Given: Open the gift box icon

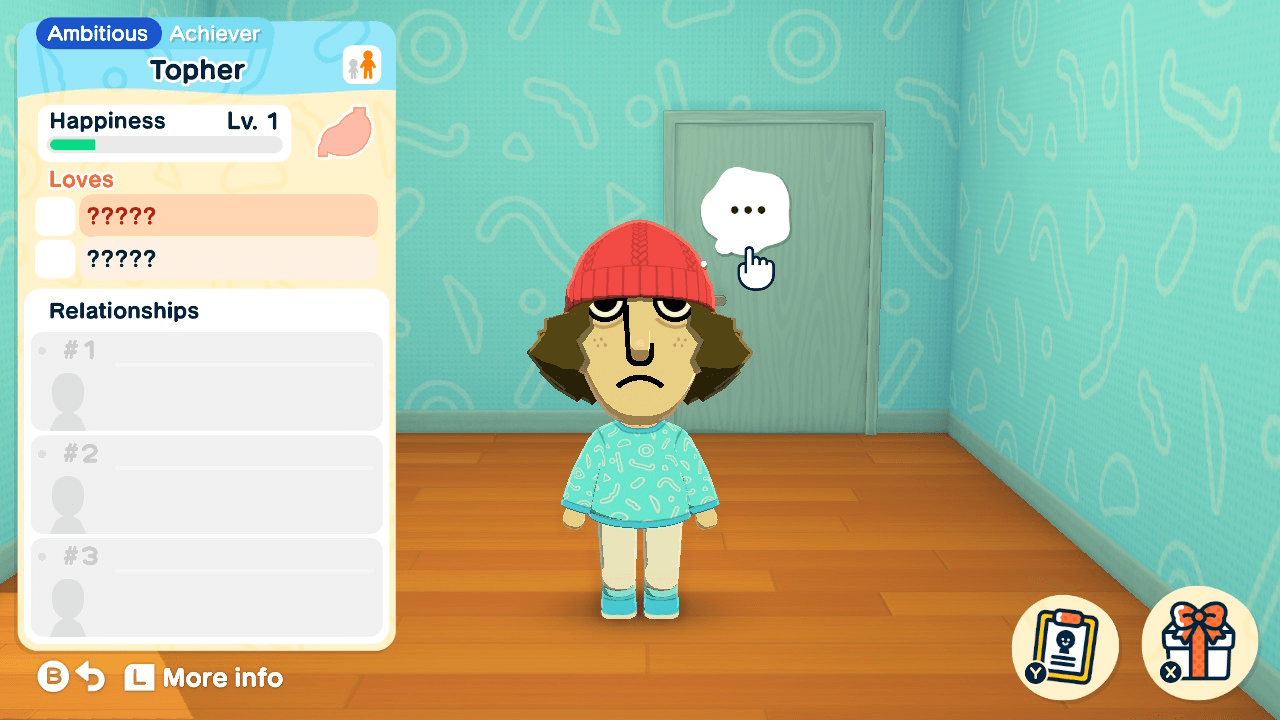Looking at the screenshot, I should [1199, 645].
